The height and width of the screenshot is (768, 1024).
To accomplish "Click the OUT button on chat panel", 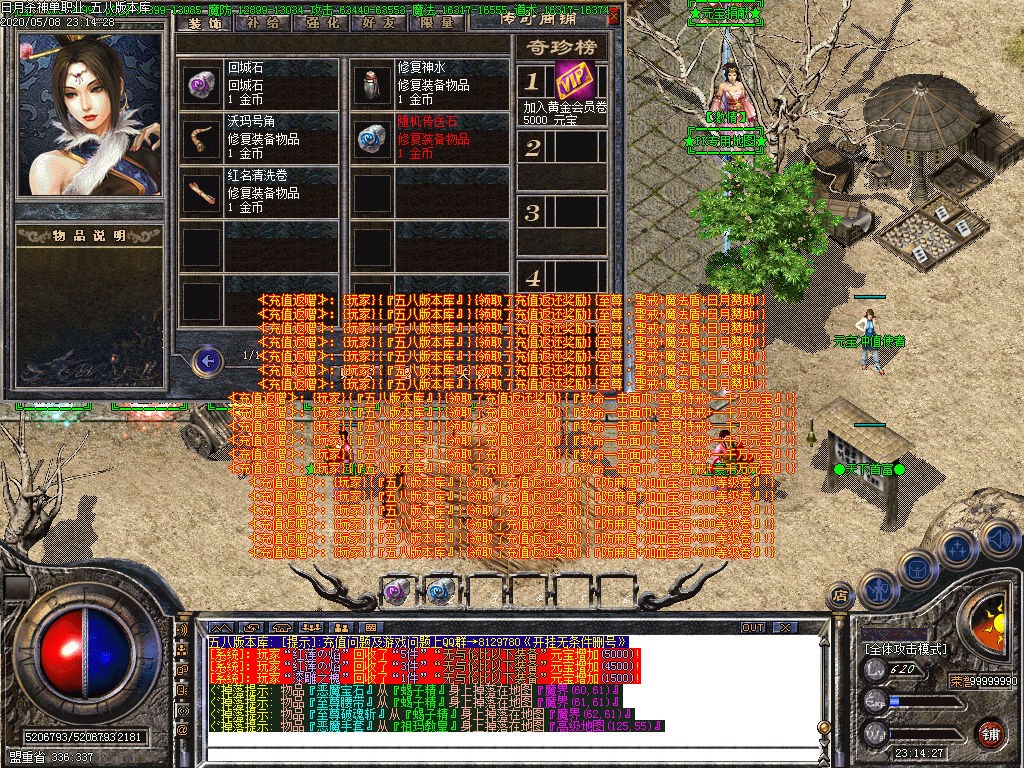I will (752, 627).
